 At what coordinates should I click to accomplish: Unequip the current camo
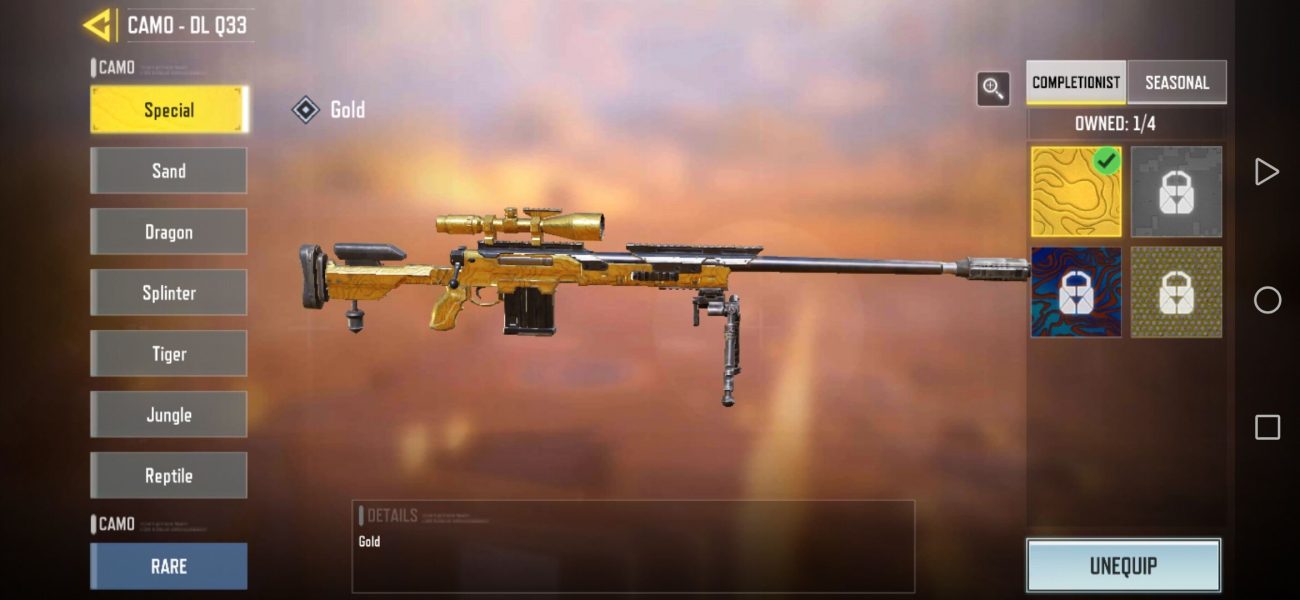click(x=1123, y=566)
